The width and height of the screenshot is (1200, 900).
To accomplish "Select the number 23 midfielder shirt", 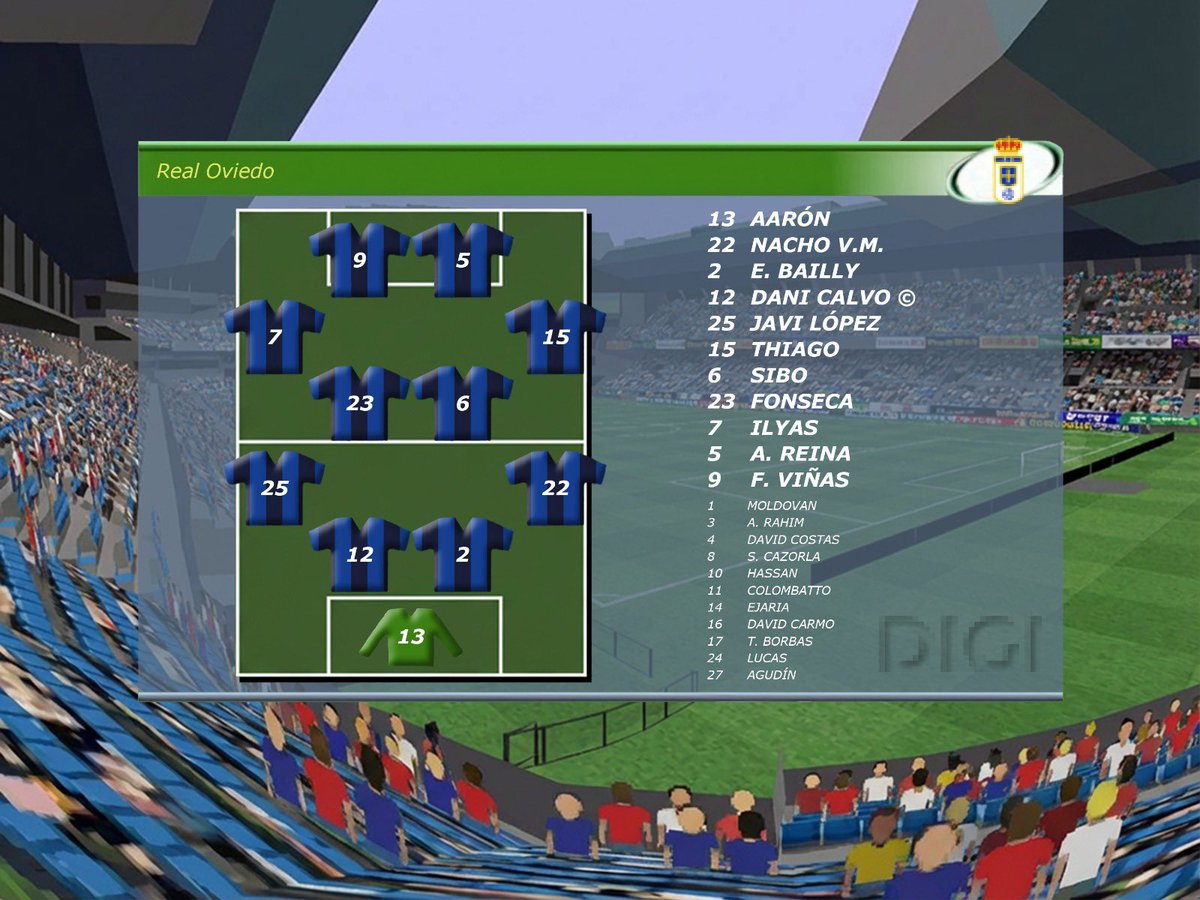I will pyautogui.click(x=359, y=403).
